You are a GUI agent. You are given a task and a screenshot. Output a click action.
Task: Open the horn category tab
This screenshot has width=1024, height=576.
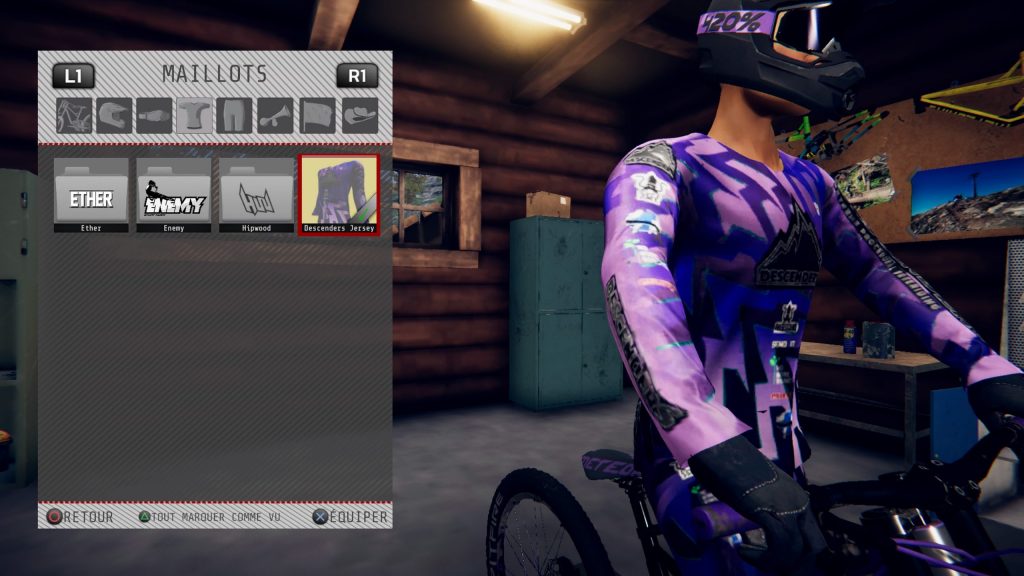tap(275, 115)
